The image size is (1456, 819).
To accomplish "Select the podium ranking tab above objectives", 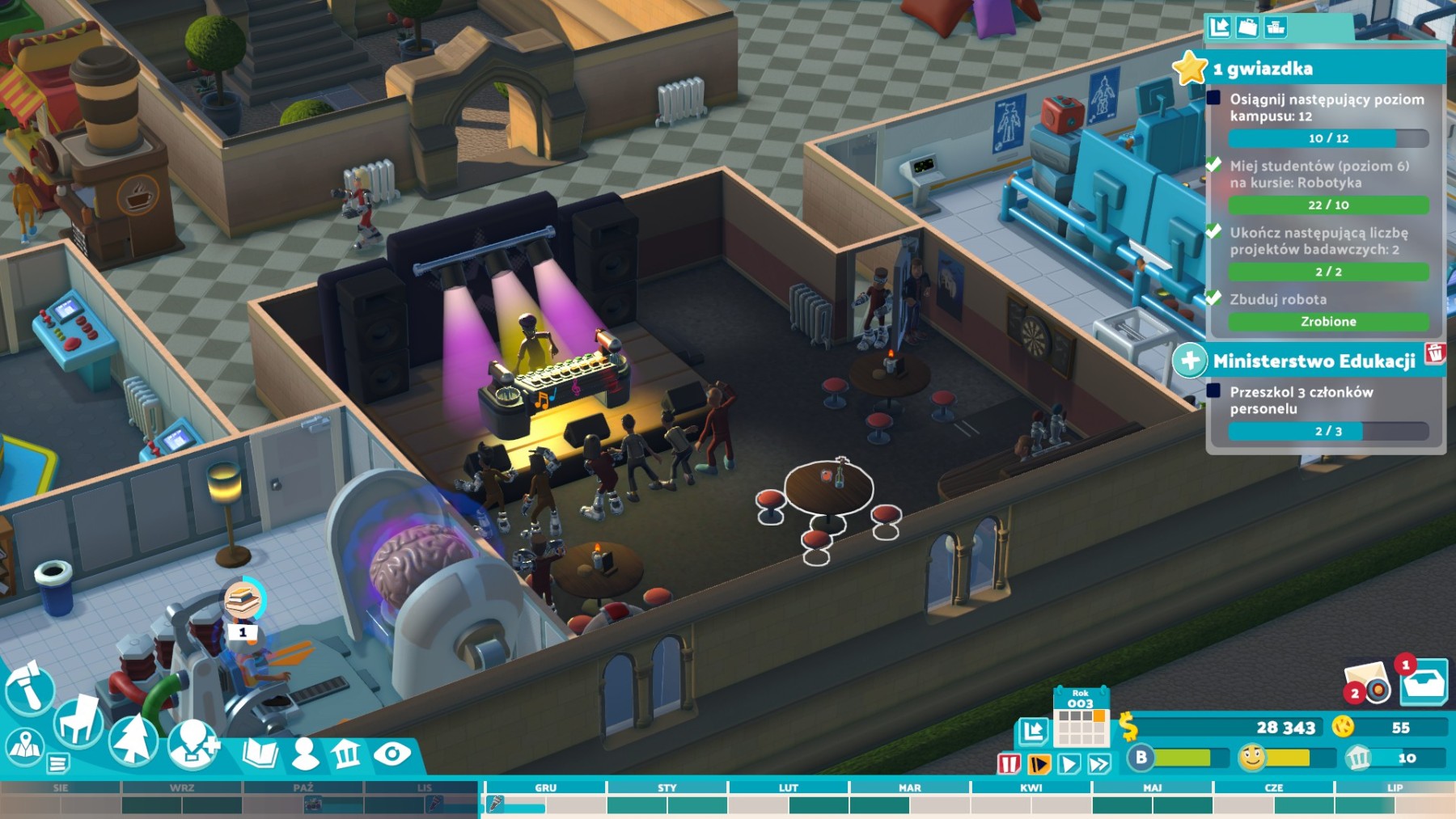I will tap(1276, 27).
